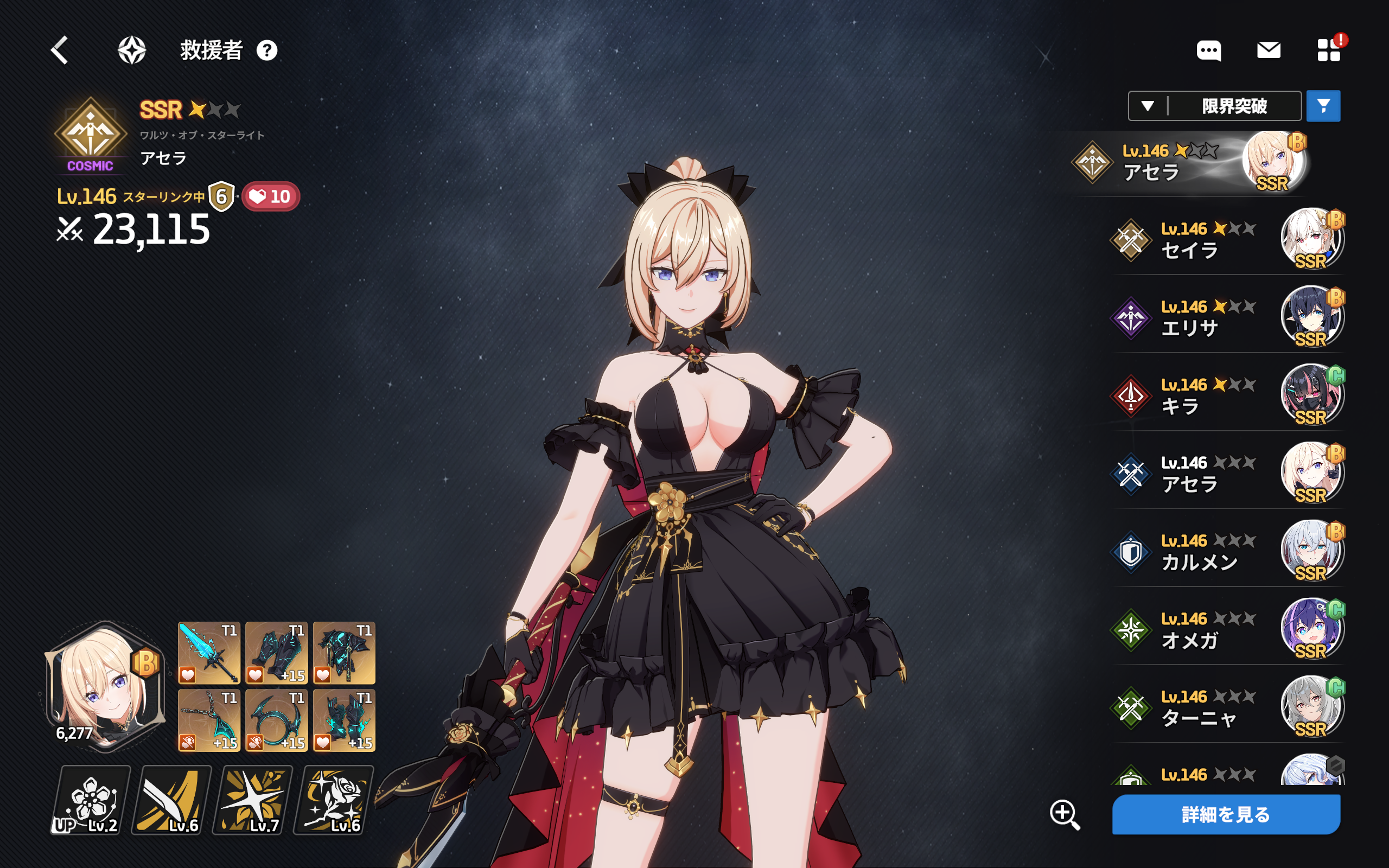Select オメガ in the character list

1226,630
